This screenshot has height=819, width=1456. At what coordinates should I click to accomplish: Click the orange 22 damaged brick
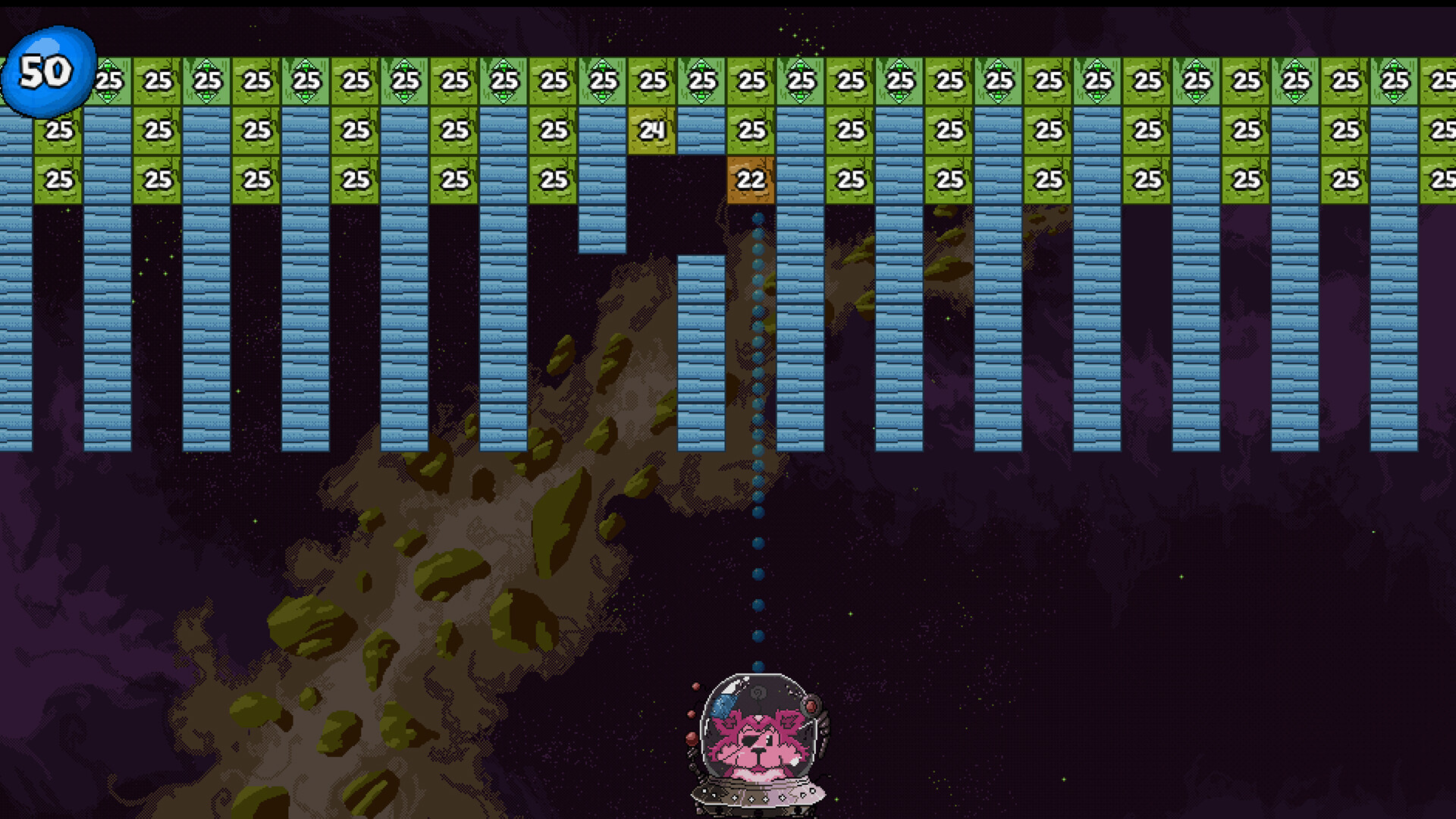[x=751, y=180]
